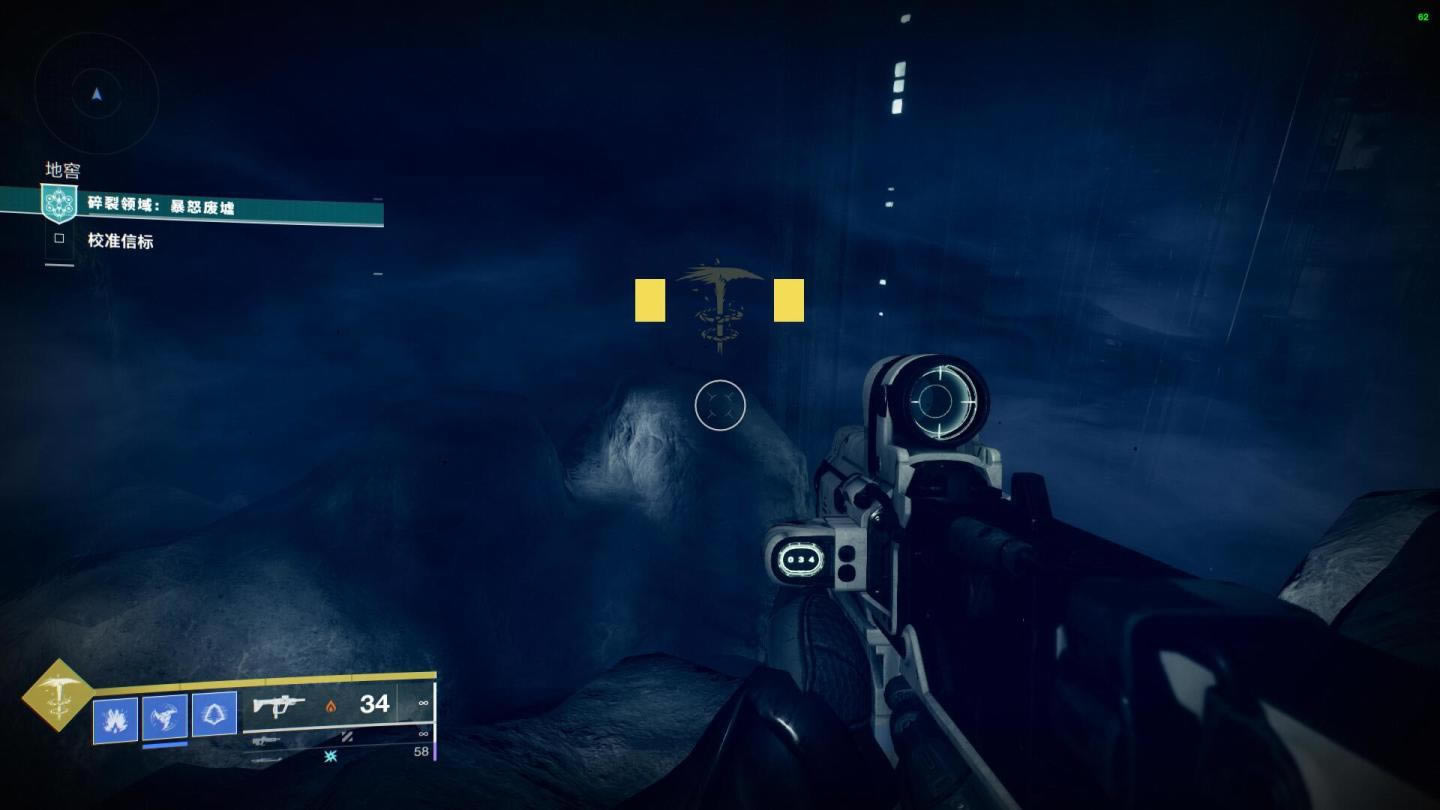Click the teal shield quest emblem

(x=59, y=203)
